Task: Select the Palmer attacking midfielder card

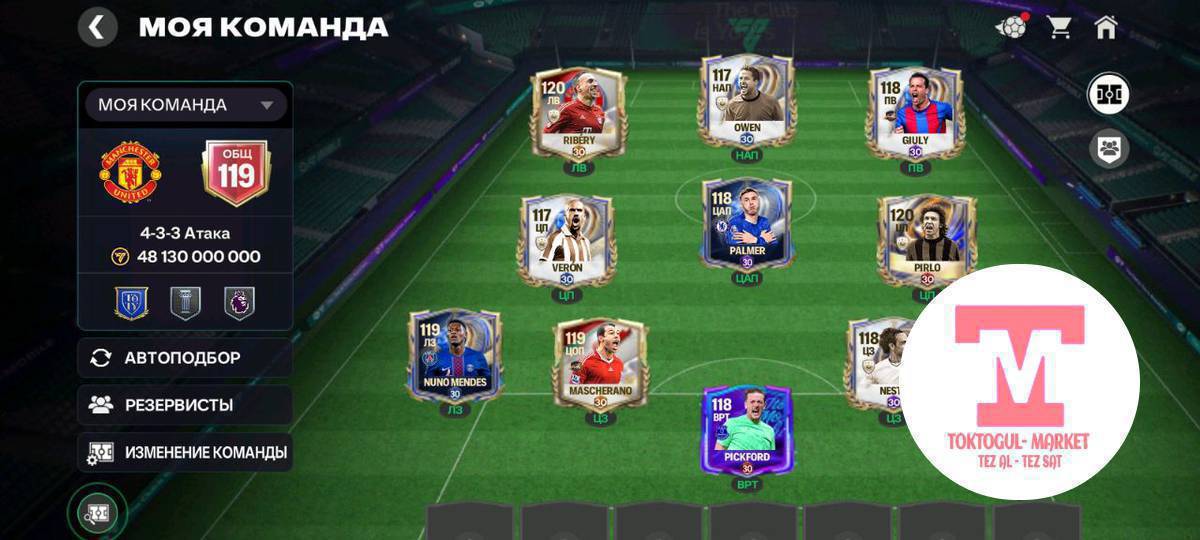Action: (x=747, y=223)
